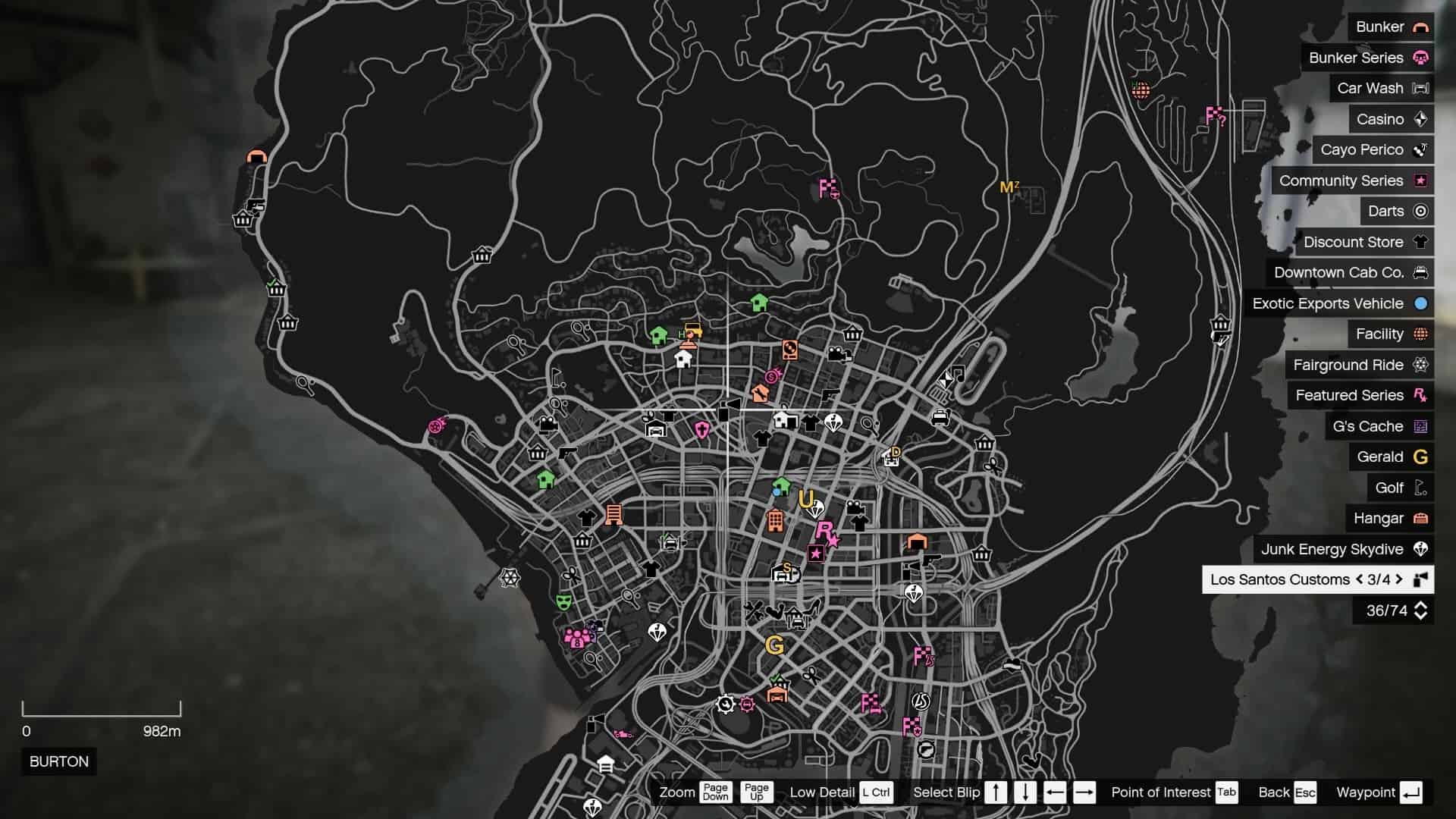Select the Fairground Ride ferris wheel icon

pos(1419,365)
